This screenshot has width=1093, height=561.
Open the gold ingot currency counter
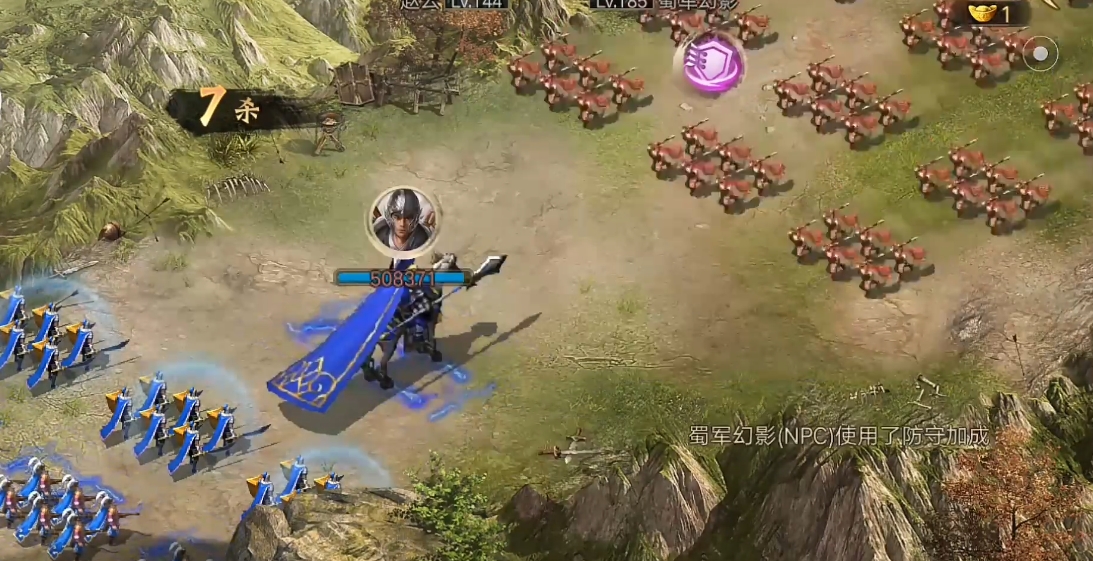click(990, 14)
